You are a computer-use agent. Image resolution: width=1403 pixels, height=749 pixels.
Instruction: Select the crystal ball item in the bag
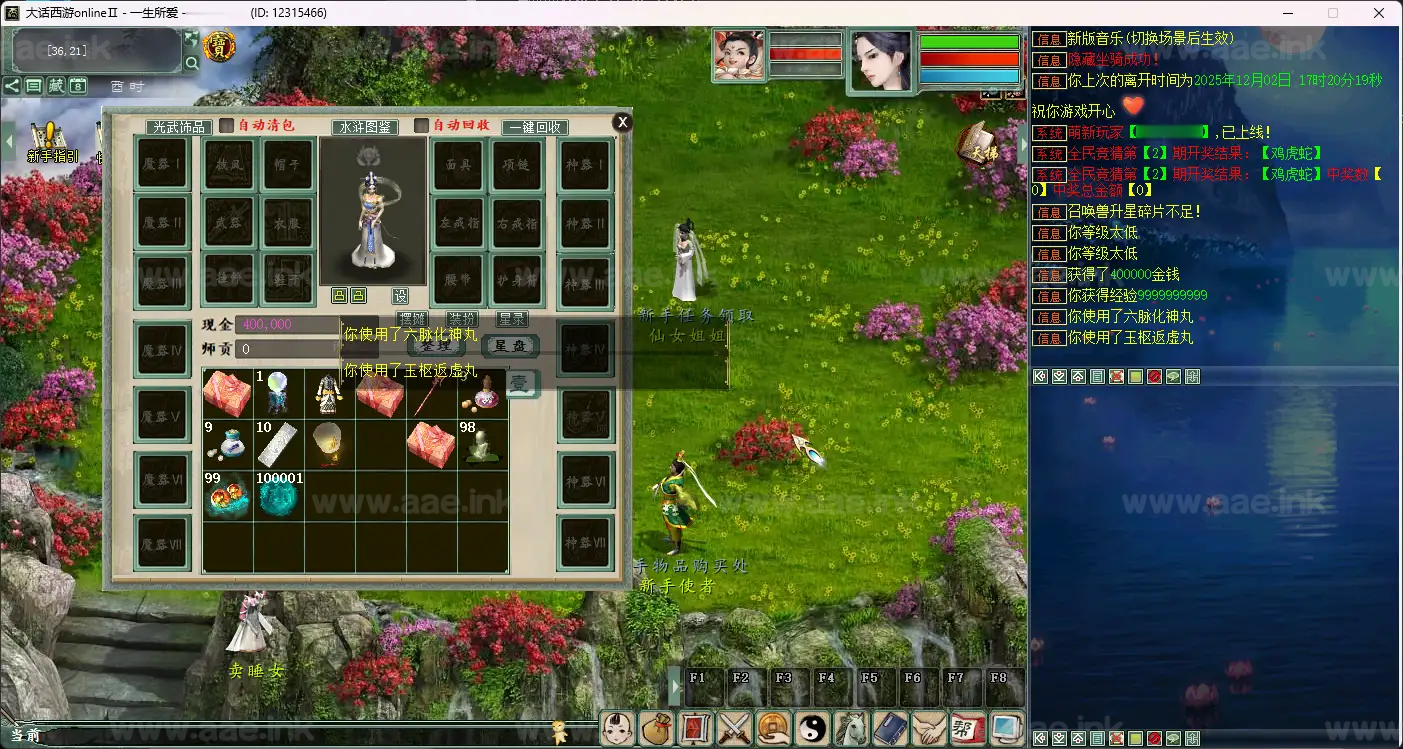pos(278,394)
